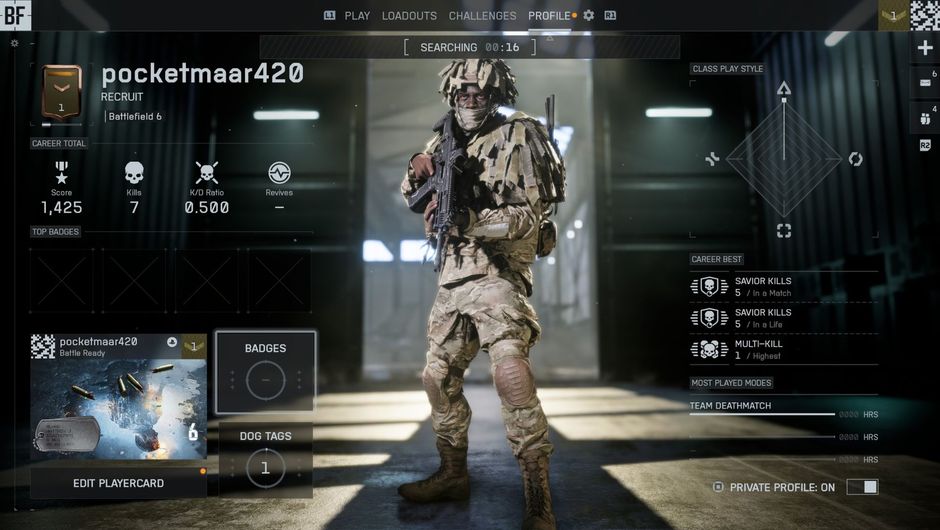Viewport: 940px width, 530px height.
Task: Open the Badges panel
Action: [x=265, y=371]
